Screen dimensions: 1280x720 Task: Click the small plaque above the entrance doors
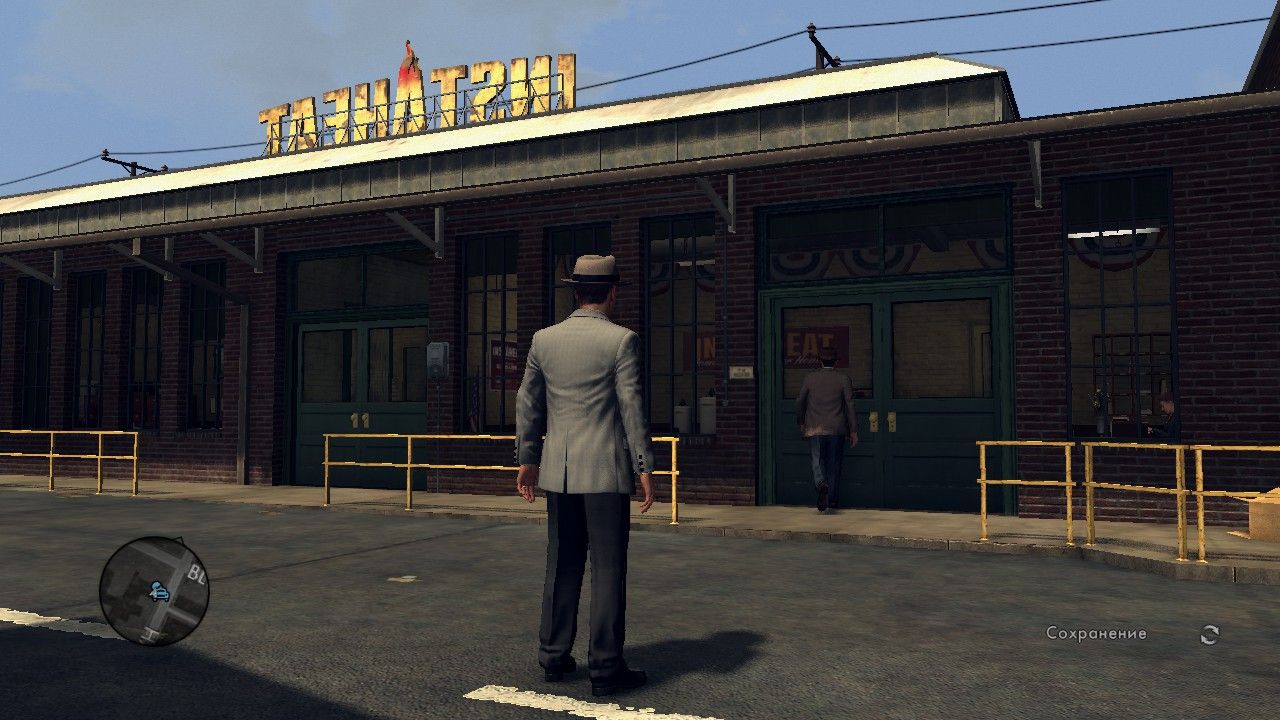[742, 371]
